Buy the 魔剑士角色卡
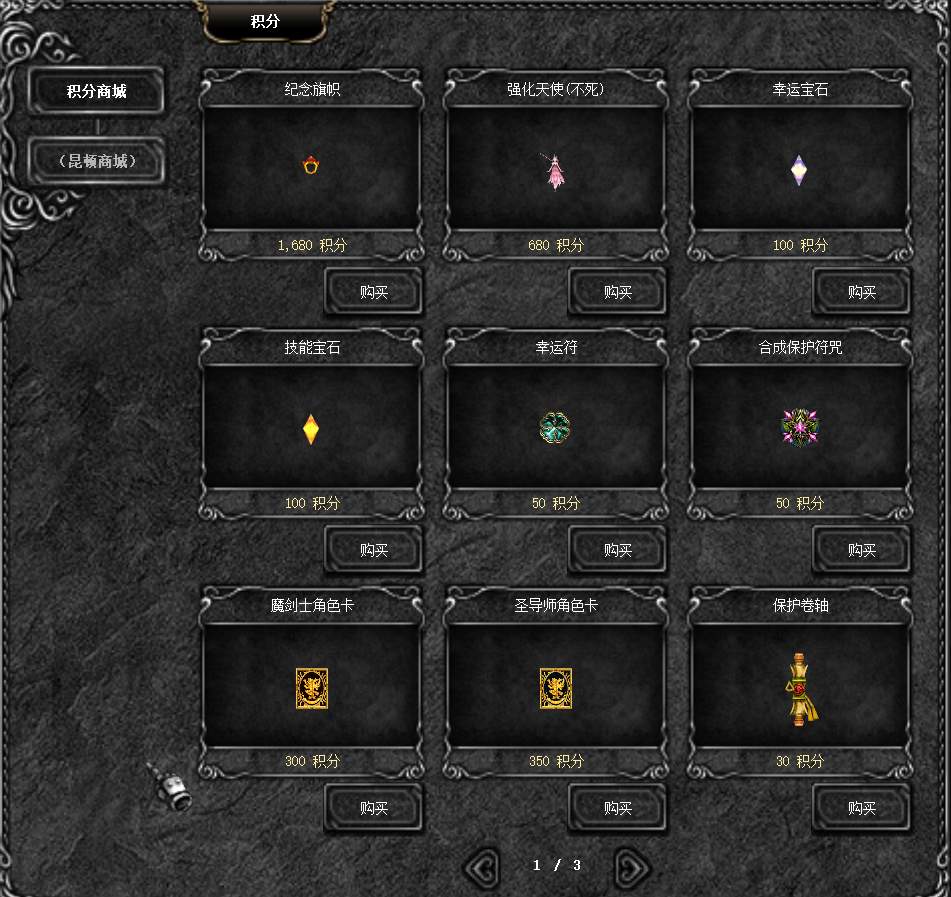 tap(374, 809)
